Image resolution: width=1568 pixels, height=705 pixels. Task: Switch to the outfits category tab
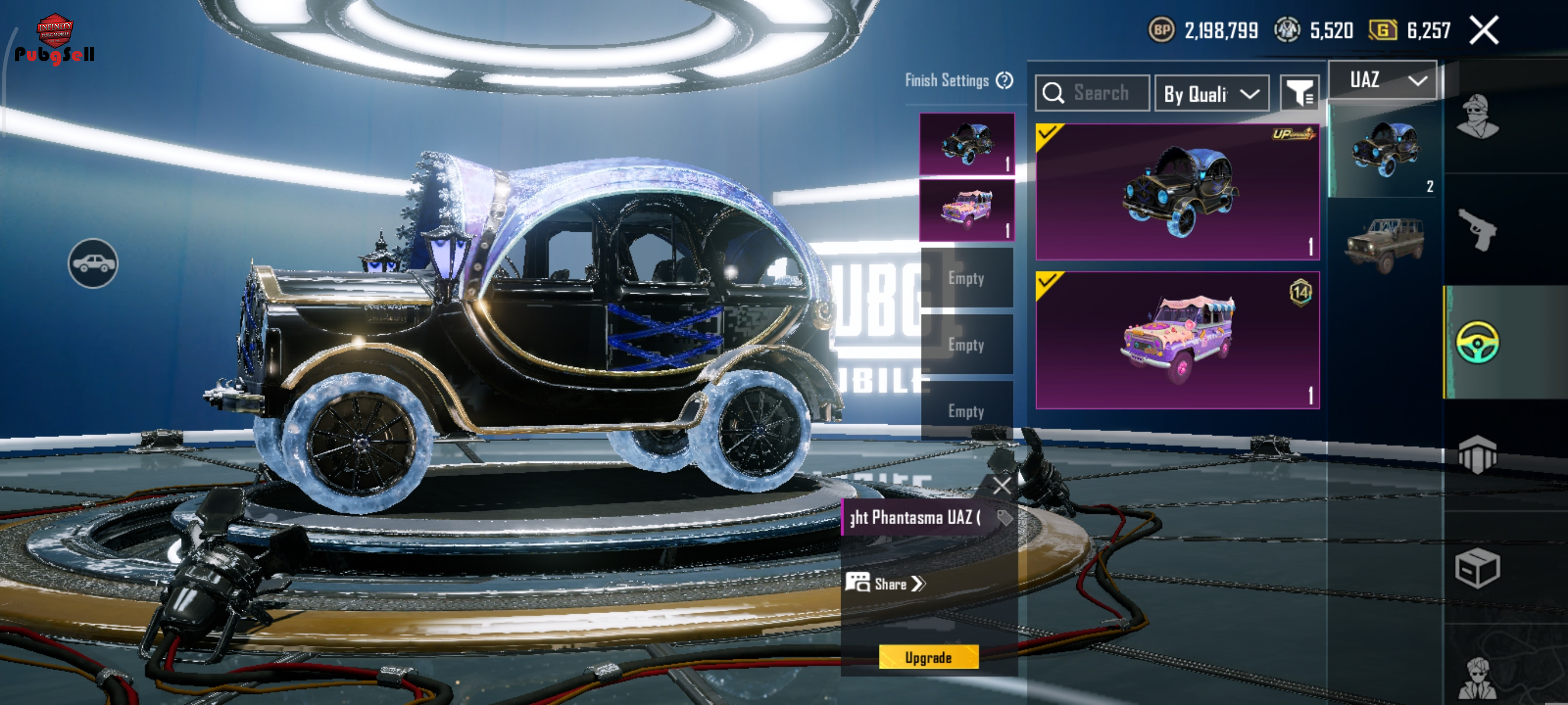[1477, 117]
